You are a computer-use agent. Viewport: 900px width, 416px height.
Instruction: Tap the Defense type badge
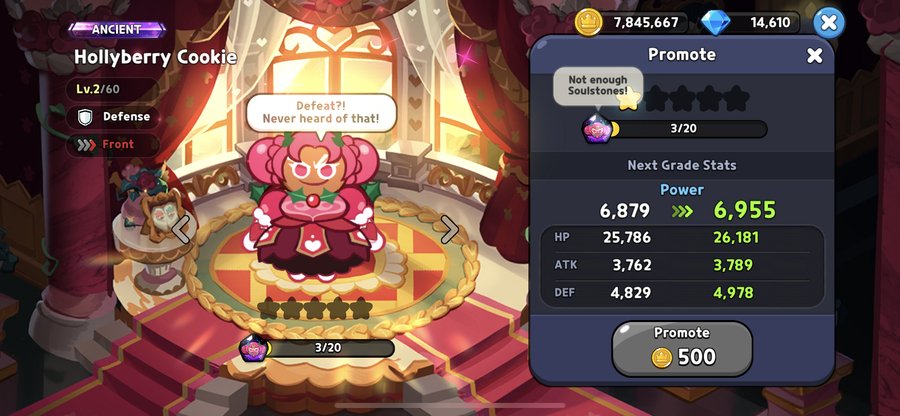click(115, 116)
